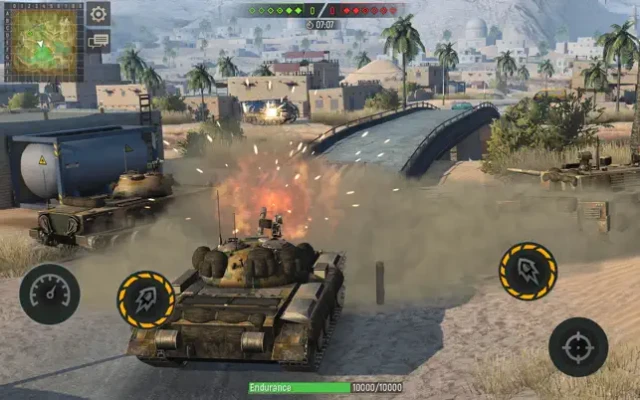Open the chat messages panel
Viewport: 640px width, 400px height.
click(x=98, y=41)
